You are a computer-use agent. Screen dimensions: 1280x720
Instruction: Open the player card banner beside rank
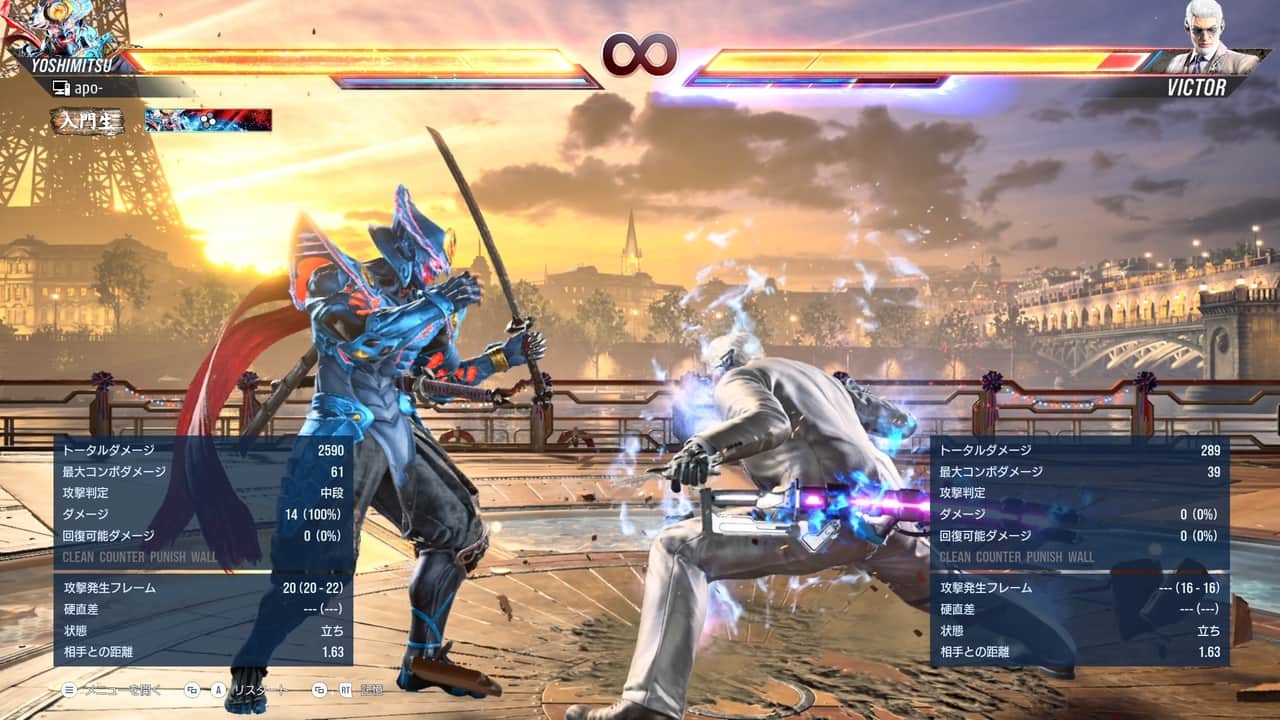[x=208, y=121]
